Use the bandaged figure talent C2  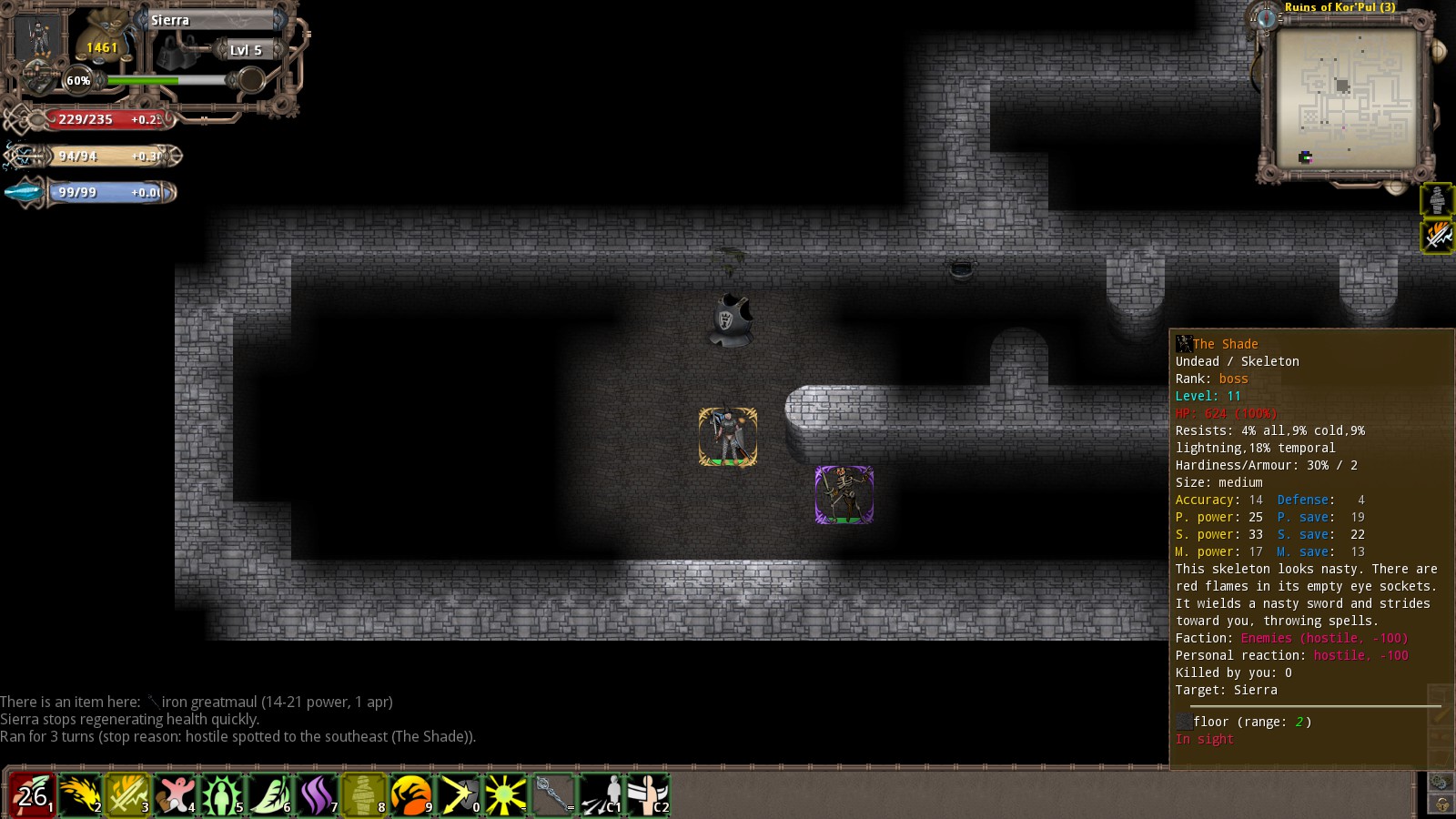(x=648, y=794)
